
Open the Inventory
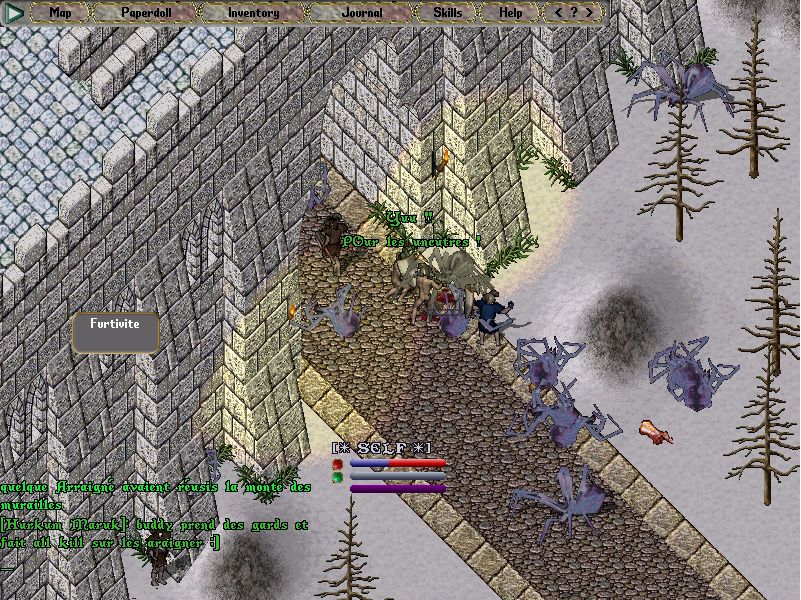click(253, 13)
